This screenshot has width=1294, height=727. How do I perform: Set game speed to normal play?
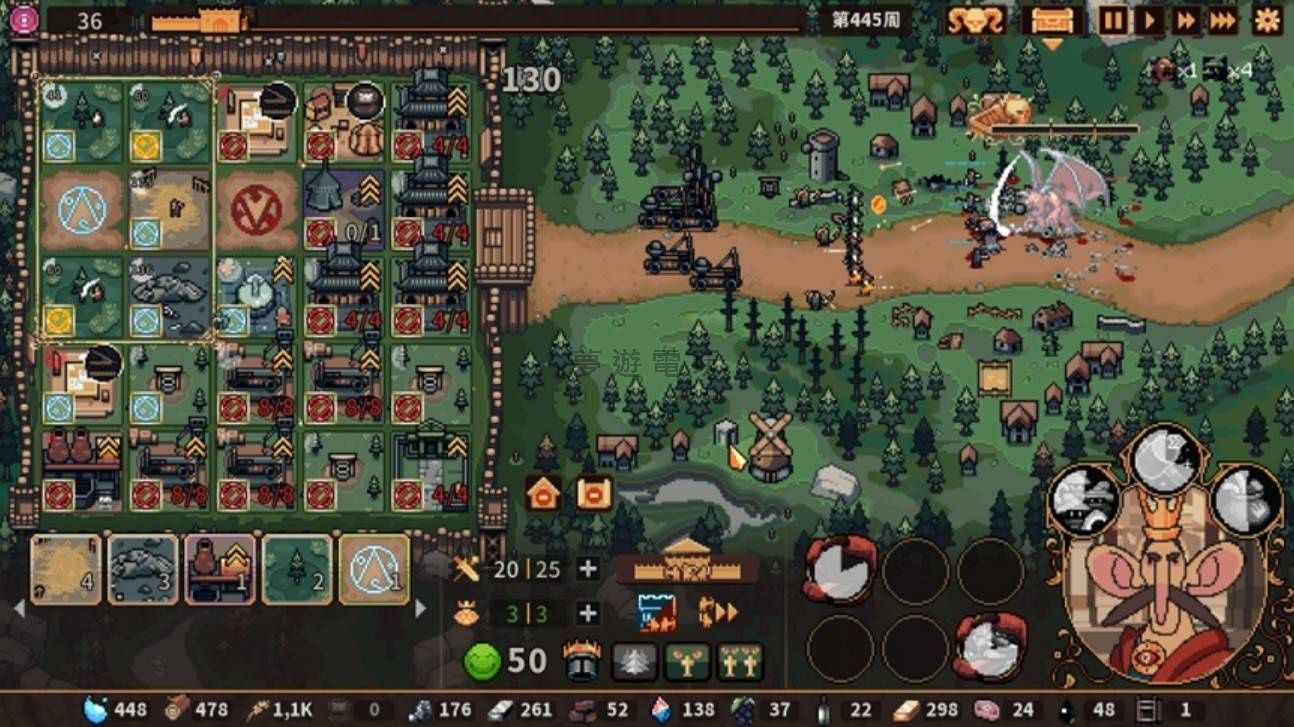[x=1150, y=20]
